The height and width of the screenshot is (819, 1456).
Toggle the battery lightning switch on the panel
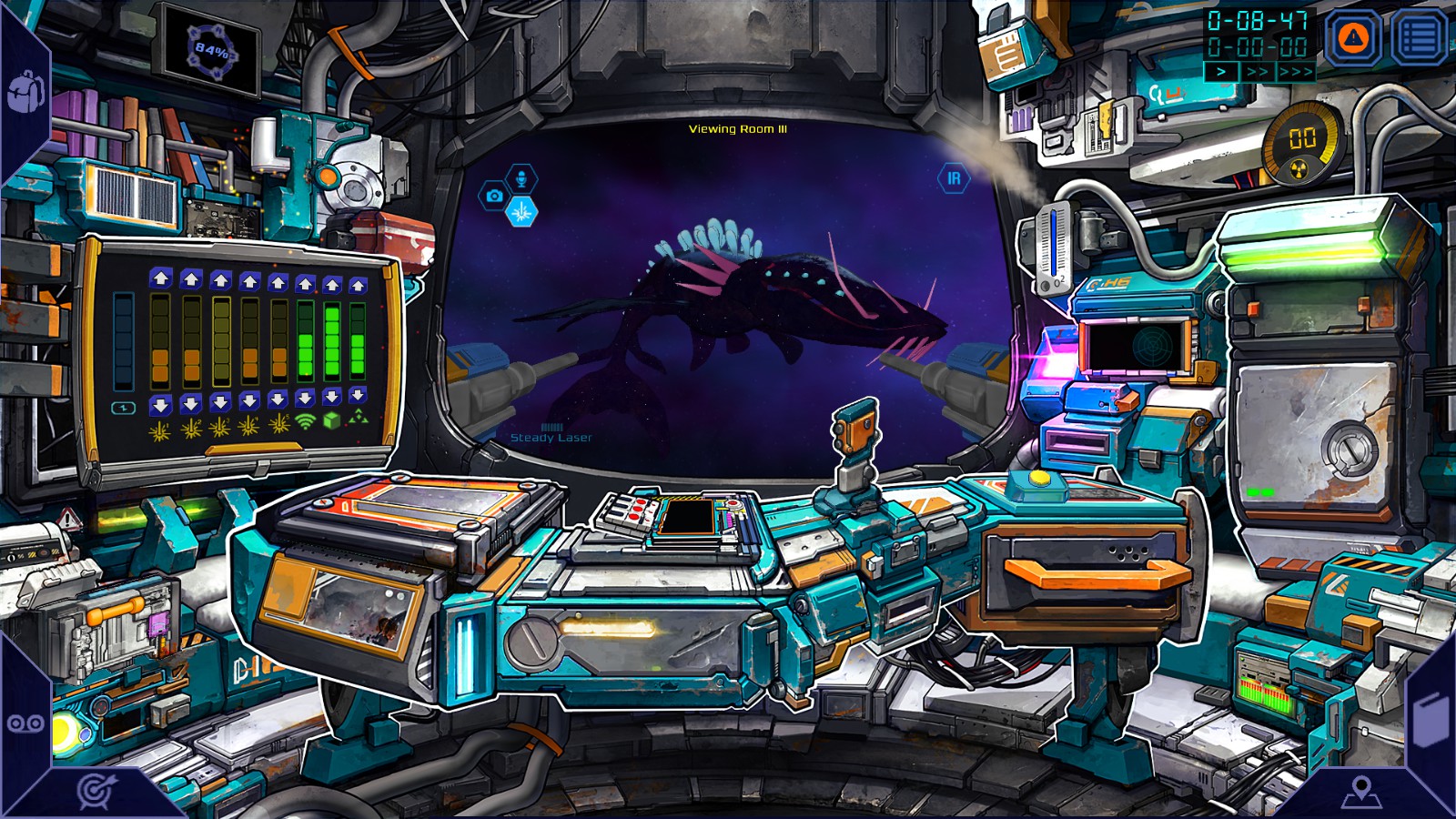pyautogui.click(x=123, y=407)
